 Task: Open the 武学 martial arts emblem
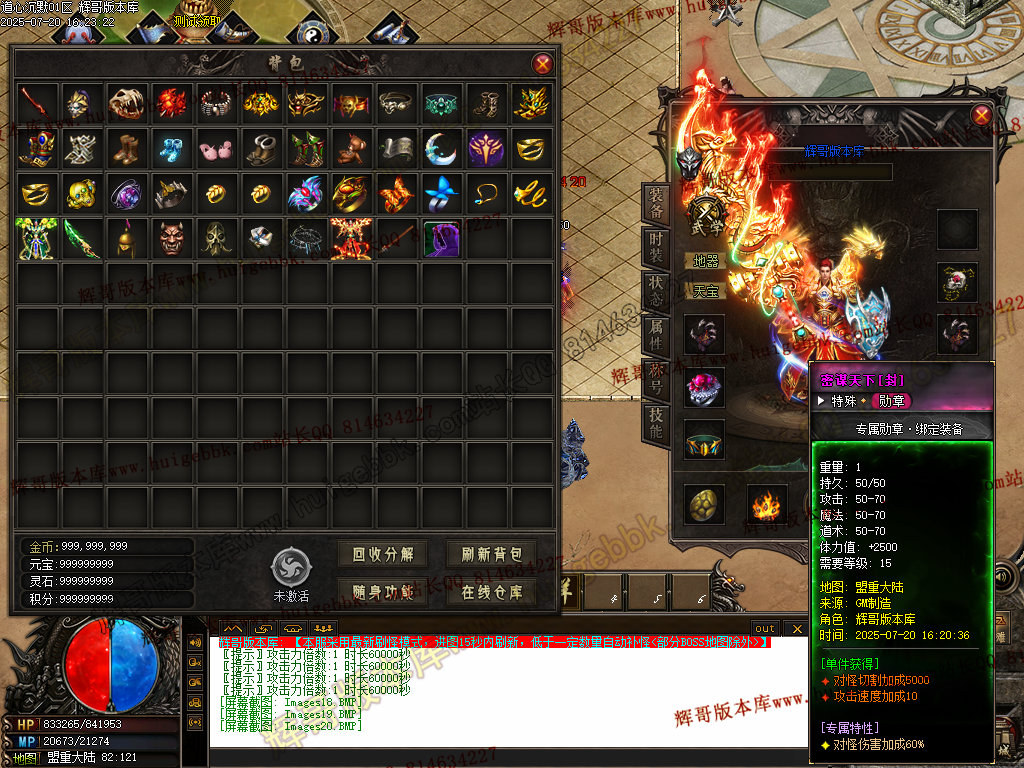(x=708, y=215)
